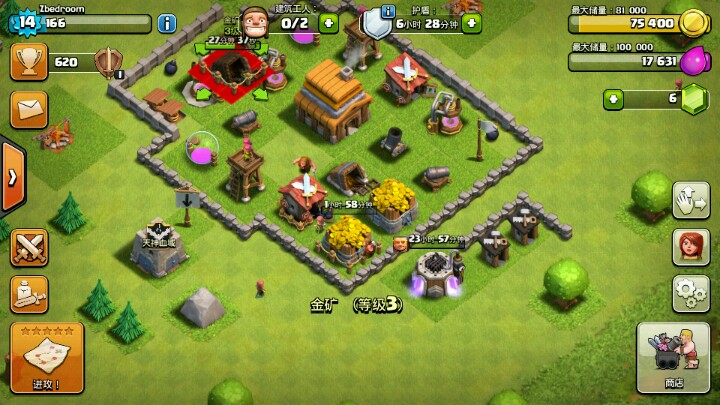720x405 pixels.
Task: Expand the left side arrow panel
Action: (12, 178)
